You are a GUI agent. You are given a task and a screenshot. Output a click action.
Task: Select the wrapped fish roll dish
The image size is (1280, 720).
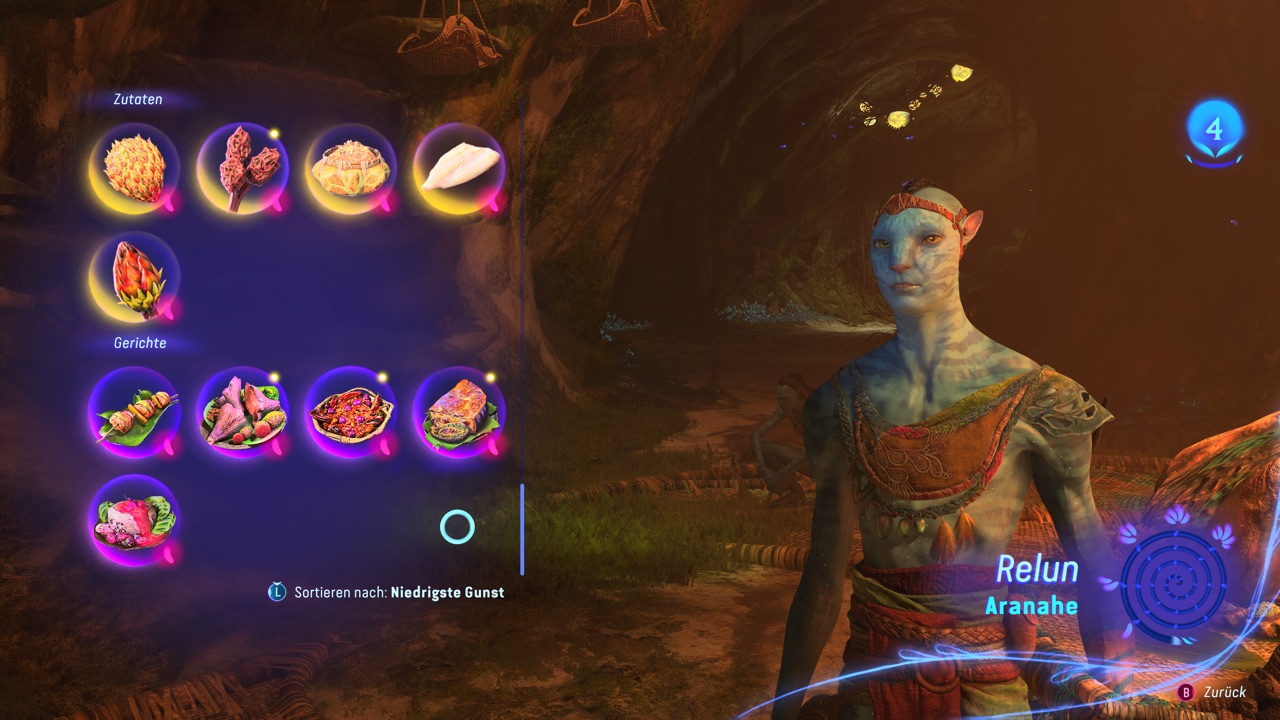[458, 412]
